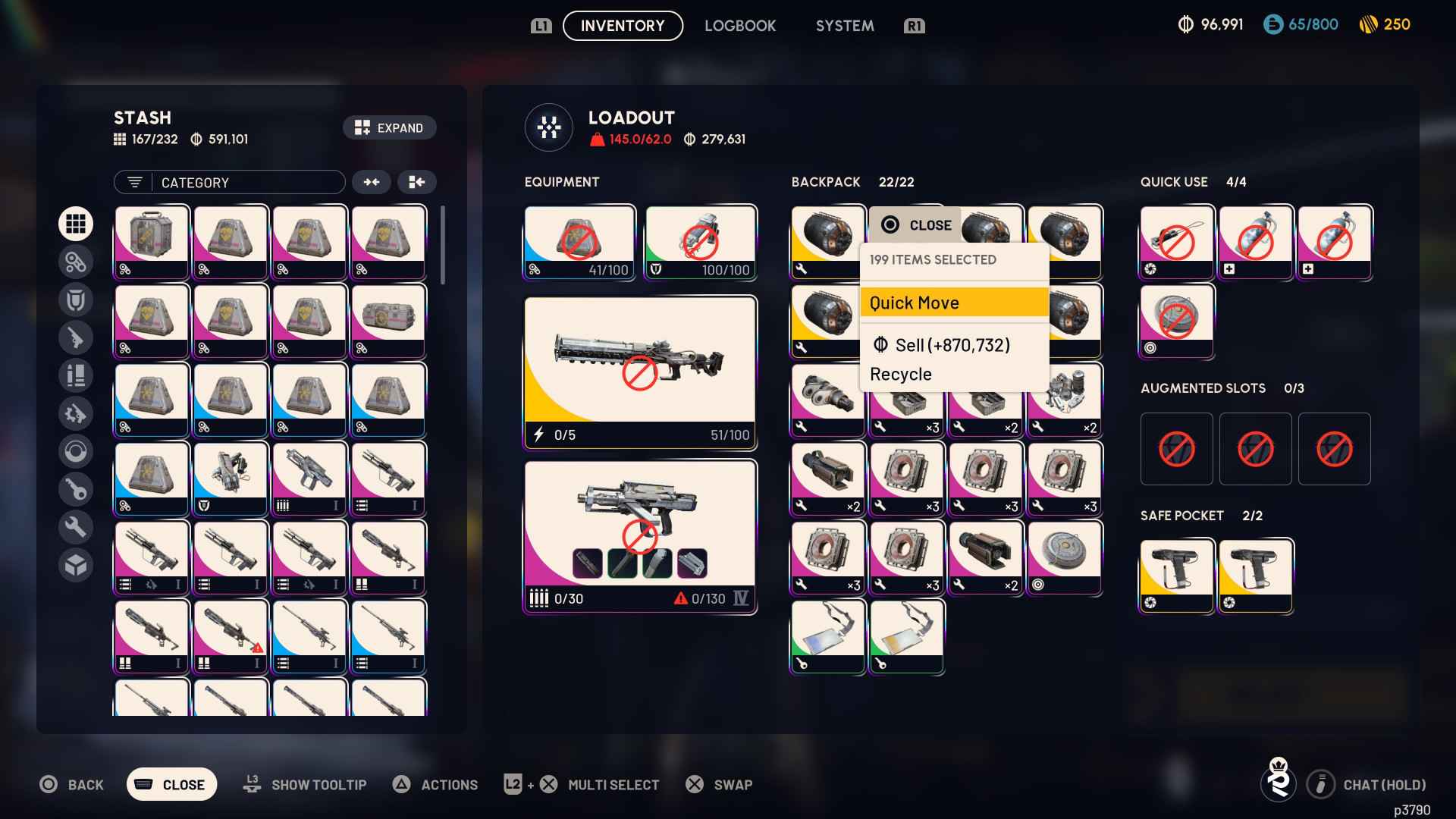Expand the stash with the EXPAND button
The image size is (1456, 819).
[389, 127]
